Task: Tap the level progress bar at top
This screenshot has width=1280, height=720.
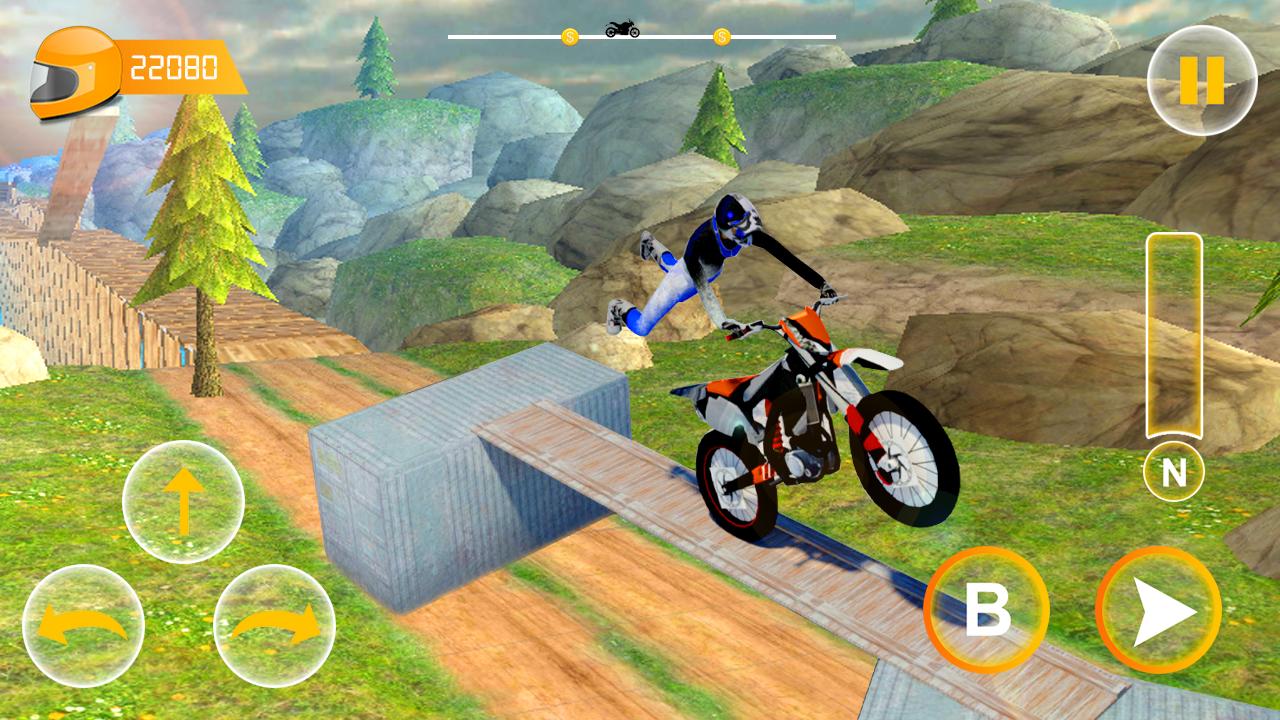Action: tap(640, 37)
